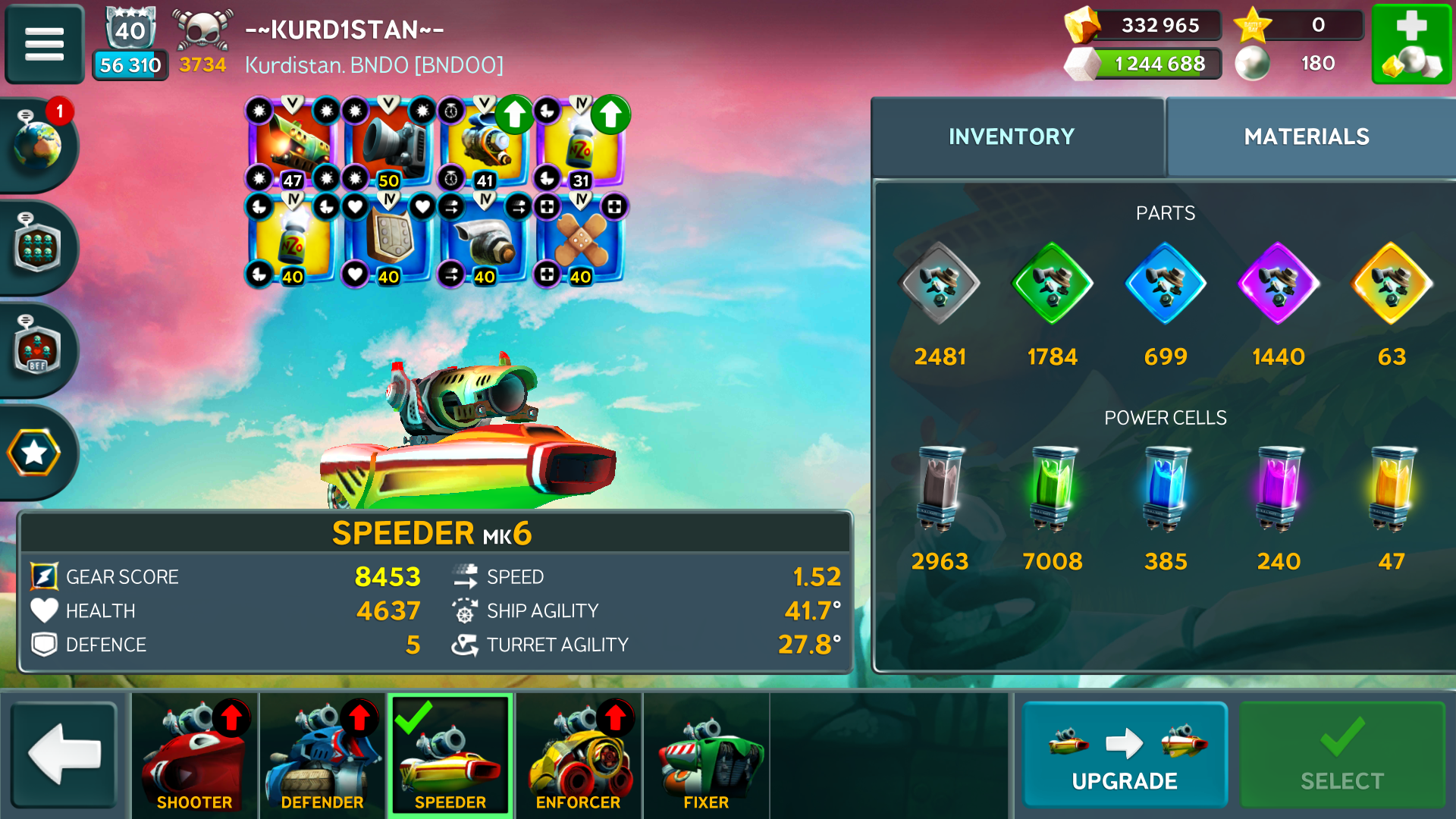The image size is (1456, 819).
Task: Upgrade the Speeder ship
Action: (1124, 754)
